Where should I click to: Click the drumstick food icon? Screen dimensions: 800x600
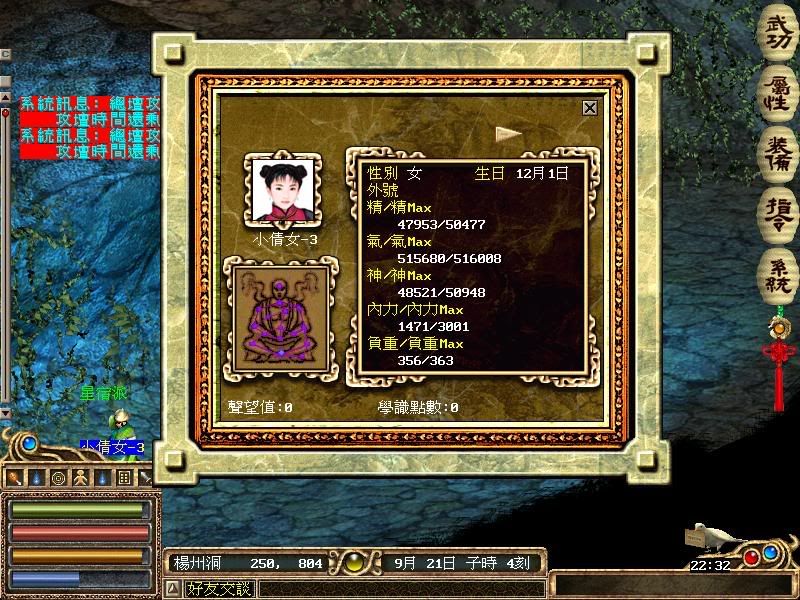pos(16,478)
